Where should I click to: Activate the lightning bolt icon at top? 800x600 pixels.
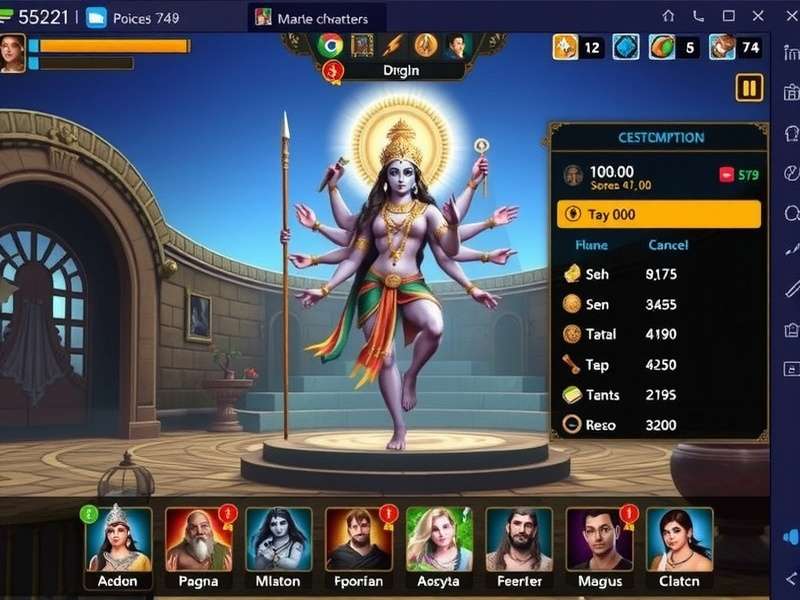click(x=394, y=45)
